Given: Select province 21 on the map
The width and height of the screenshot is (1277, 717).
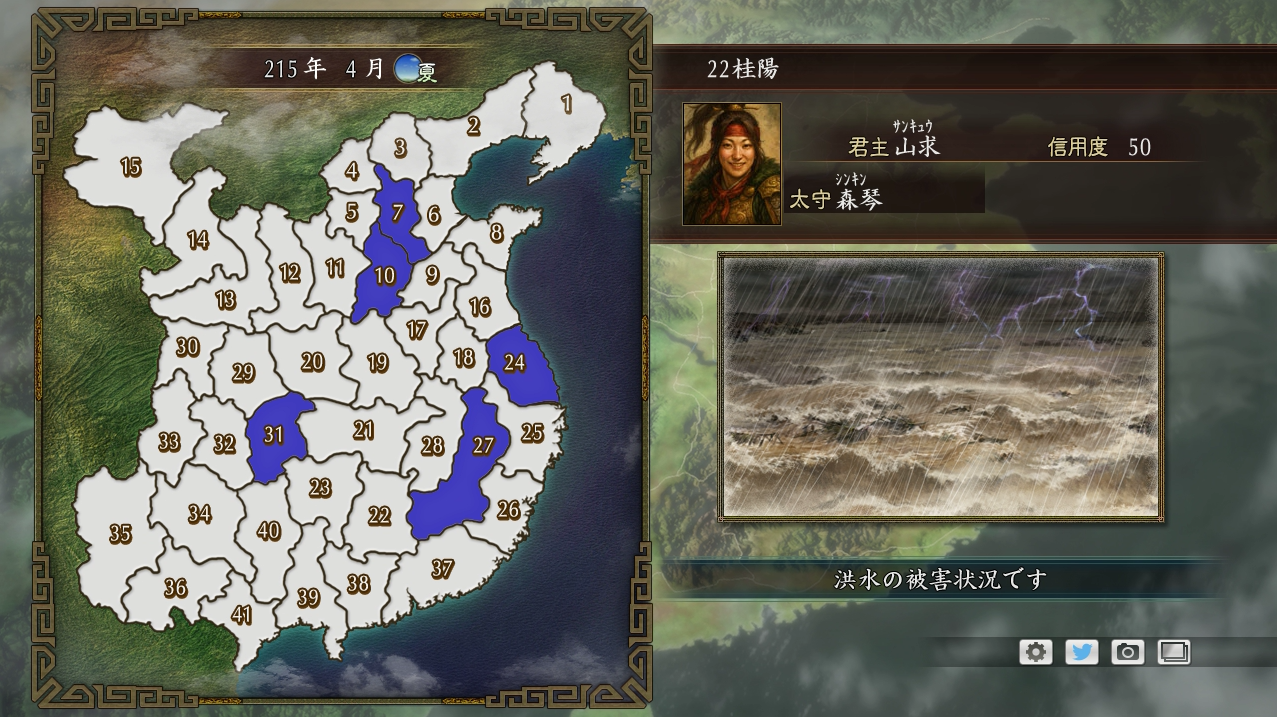Looking at the screenshot, I should 363,430.
